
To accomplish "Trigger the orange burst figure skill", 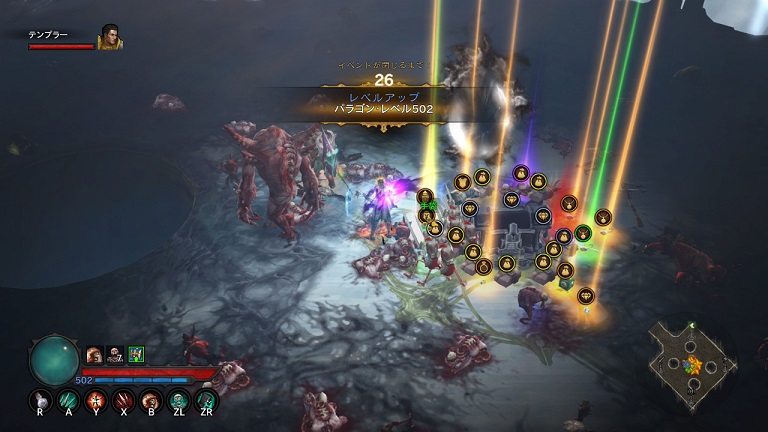I will point(97,401).
